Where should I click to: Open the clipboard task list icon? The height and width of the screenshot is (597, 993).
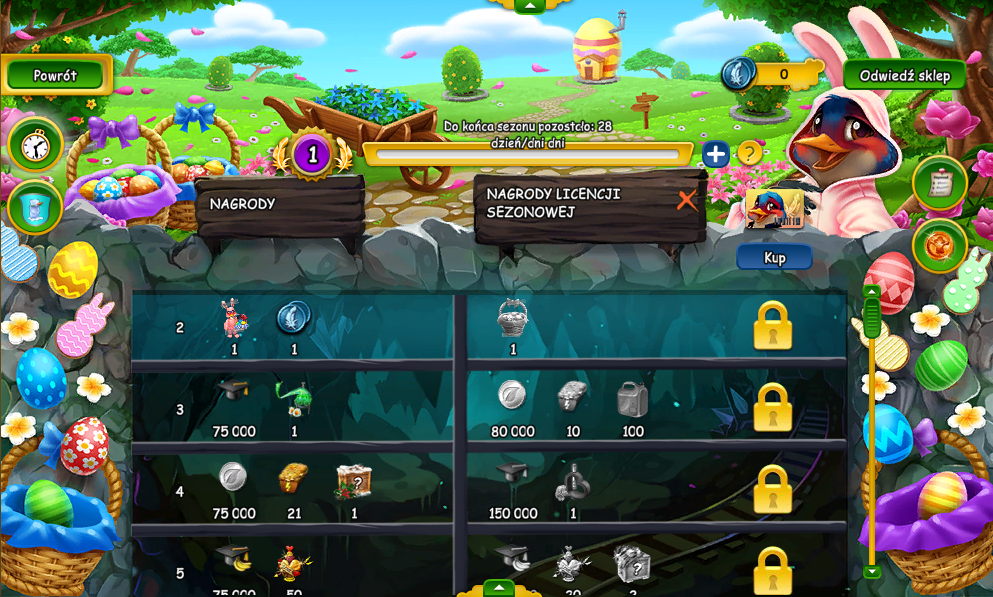(939, 183)
